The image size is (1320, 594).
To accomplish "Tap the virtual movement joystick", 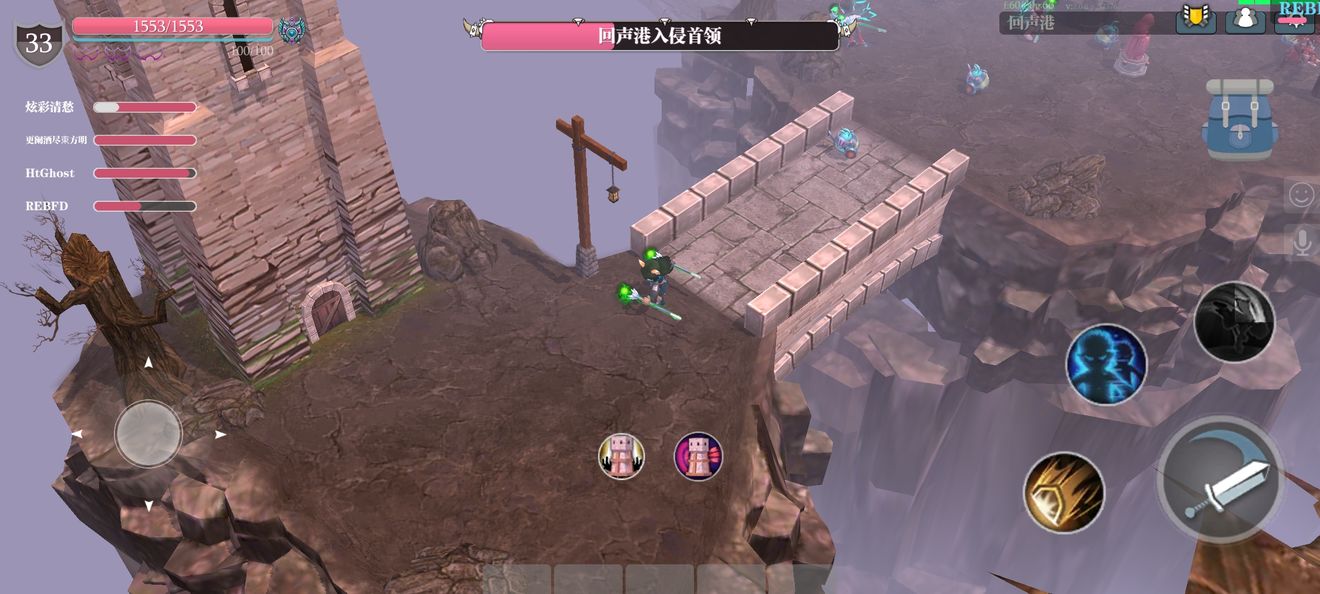I will [x=148, y=434].
